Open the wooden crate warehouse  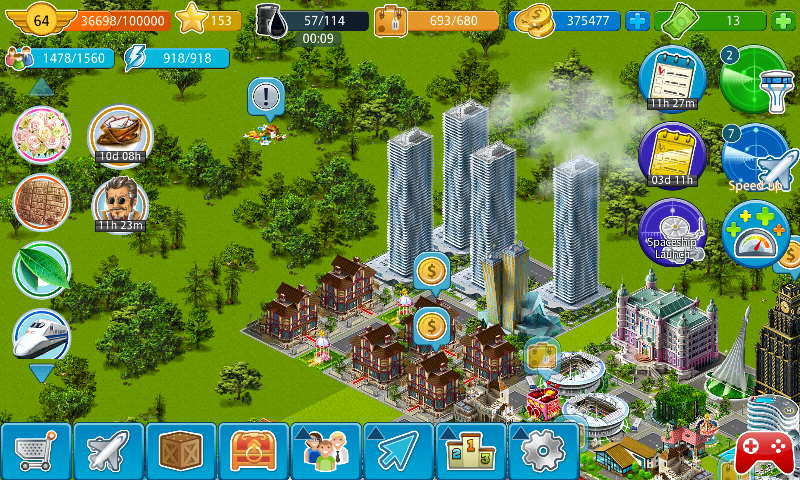(x=181, y=452)
